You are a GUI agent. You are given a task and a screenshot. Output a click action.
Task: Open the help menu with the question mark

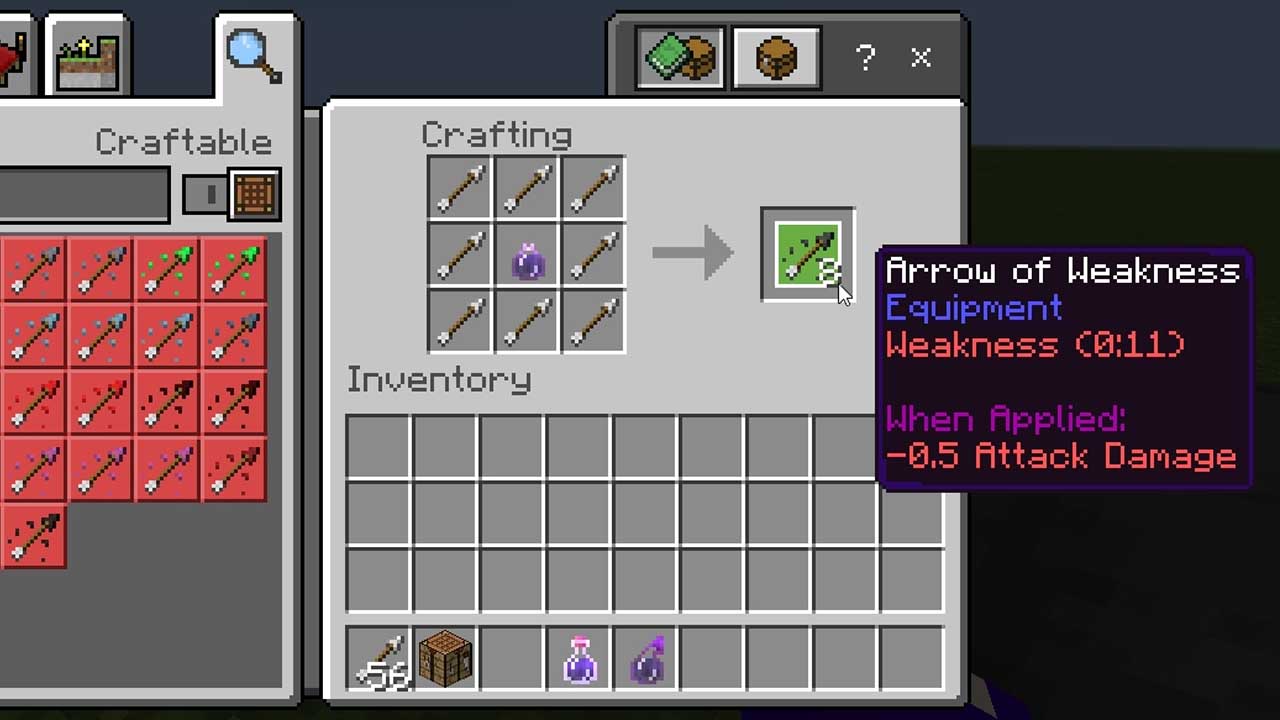[864, 58]
